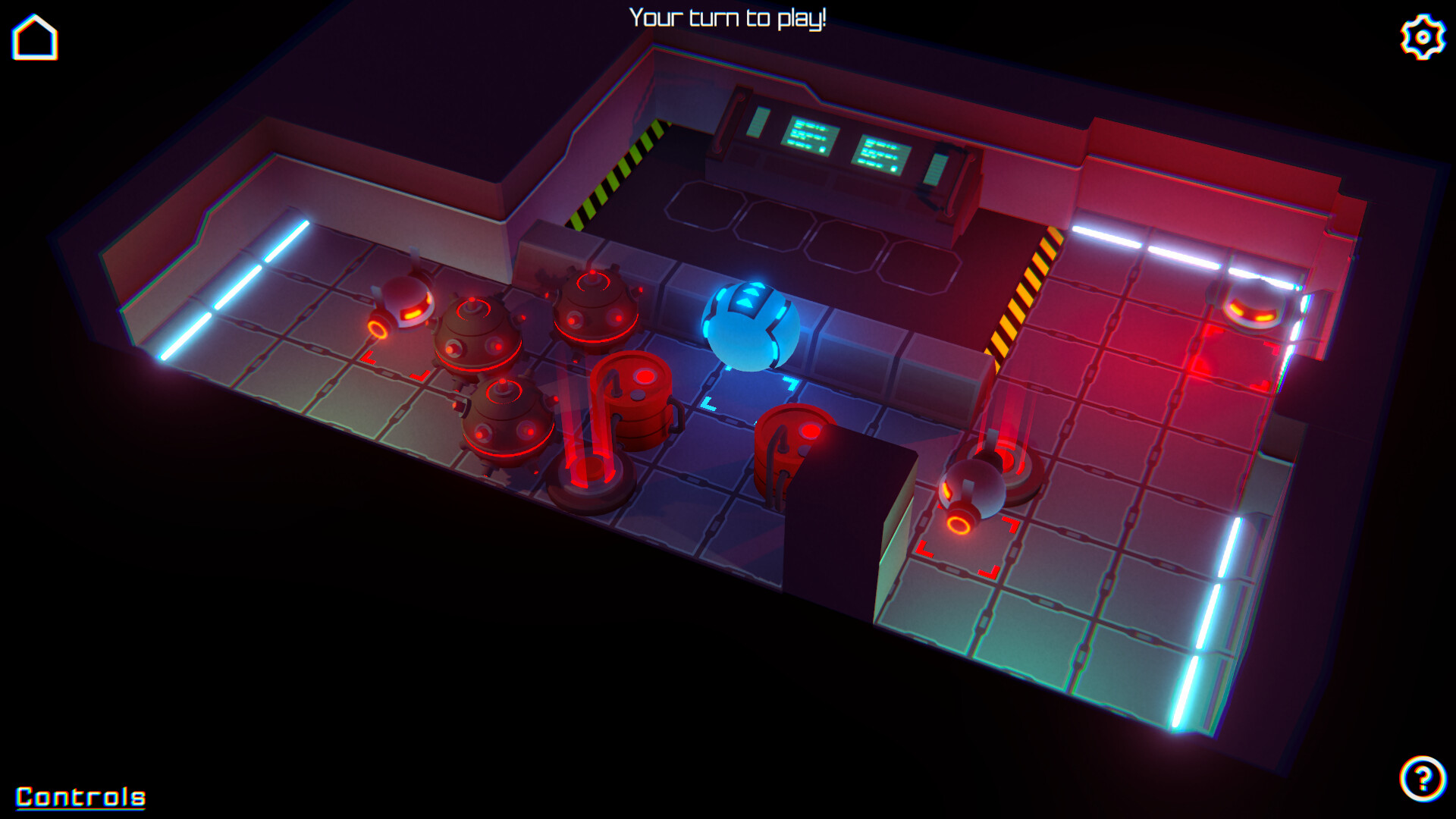Click the 'Your turn to play!' banner text

[730, 17]
